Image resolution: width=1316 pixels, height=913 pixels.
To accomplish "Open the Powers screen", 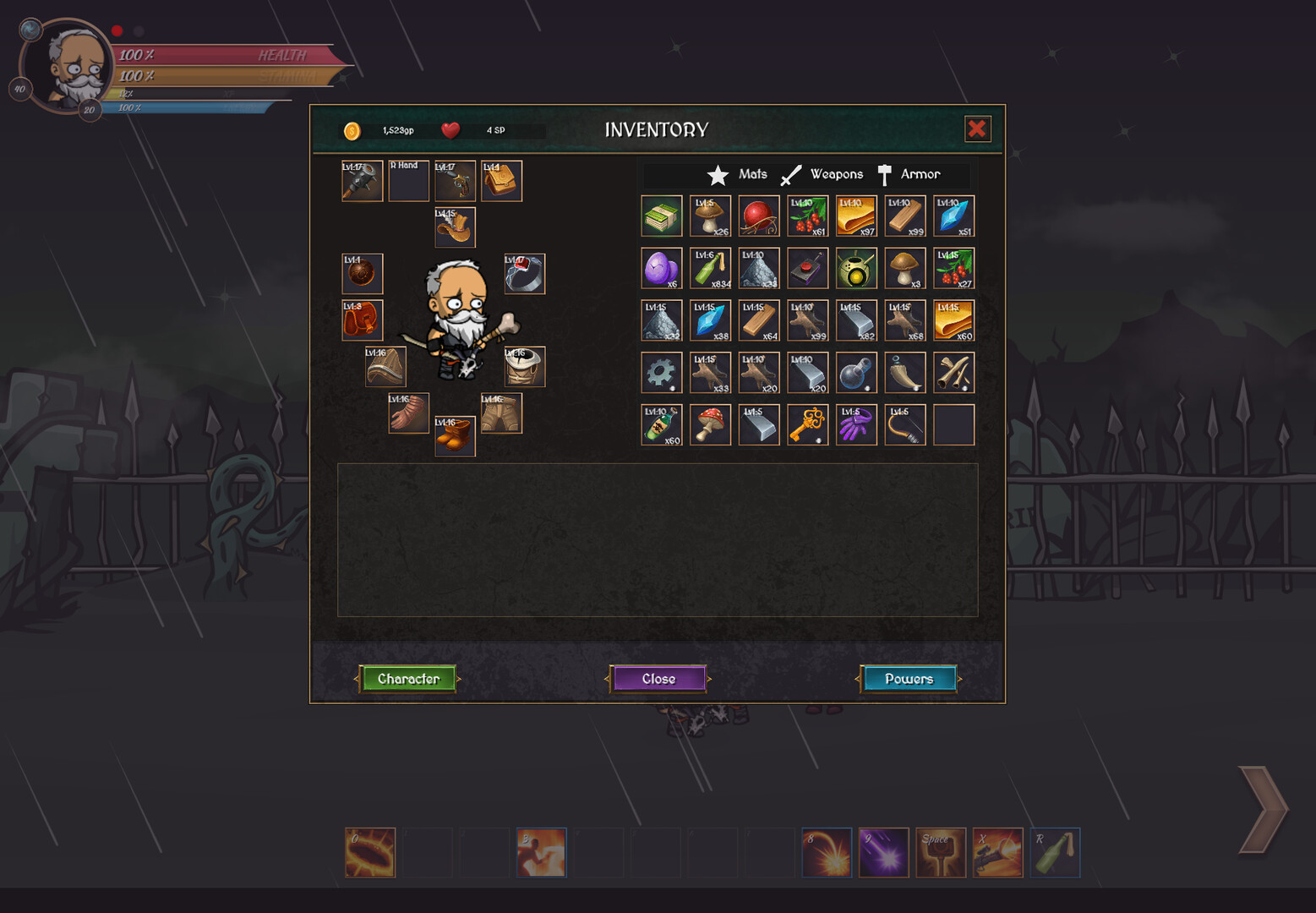I will click(909, 679).
